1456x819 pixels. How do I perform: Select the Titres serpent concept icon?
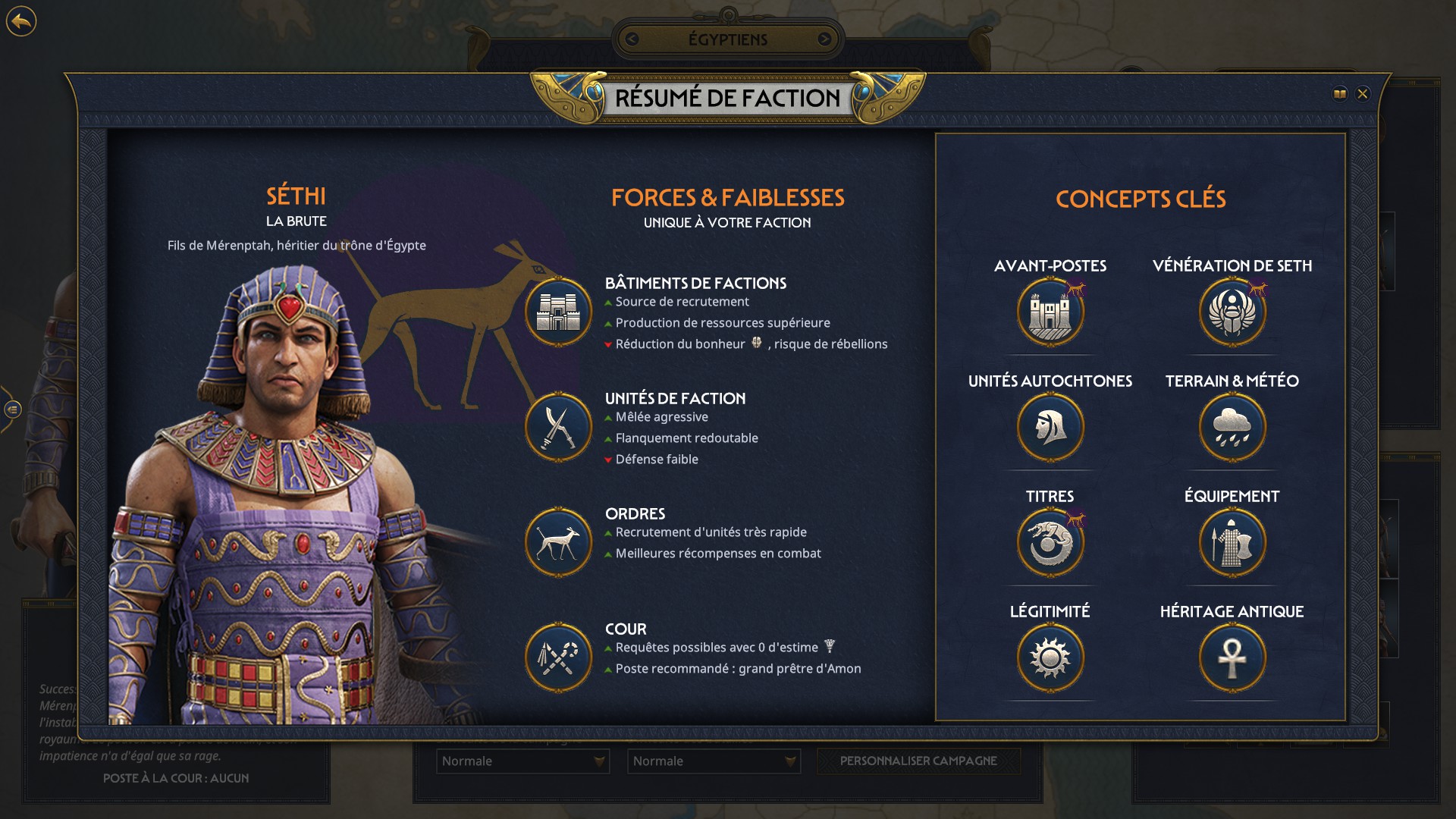click(1050, 541)
